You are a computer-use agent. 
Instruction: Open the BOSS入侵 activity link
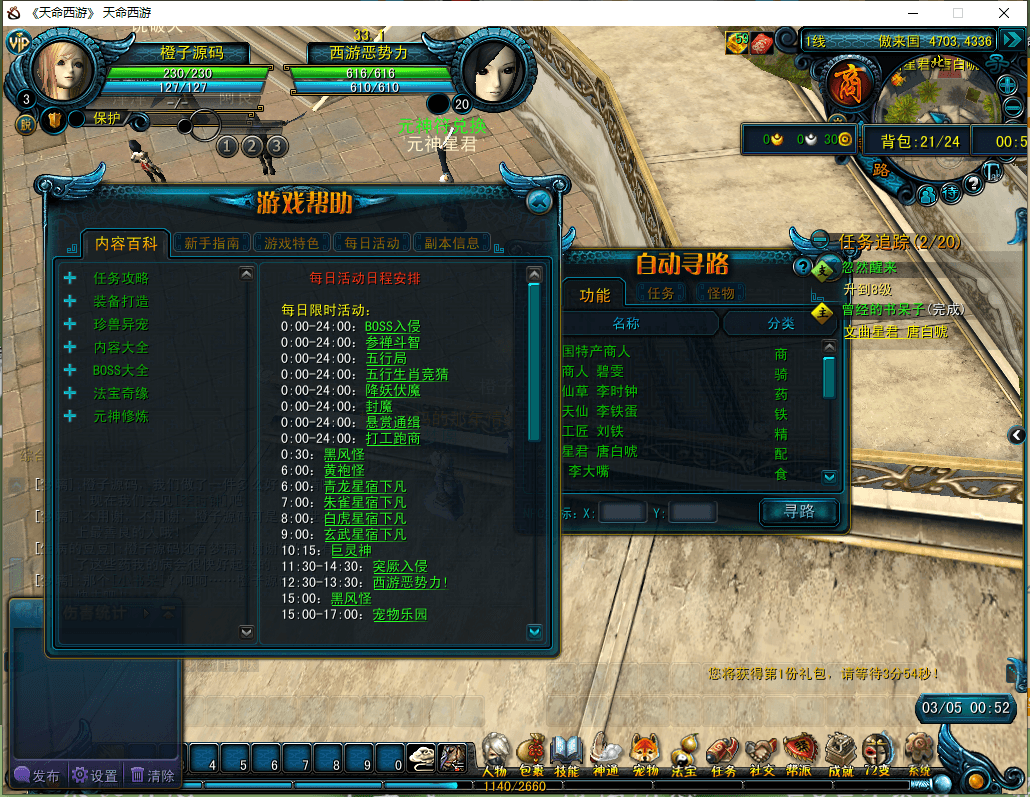(392, 326)
